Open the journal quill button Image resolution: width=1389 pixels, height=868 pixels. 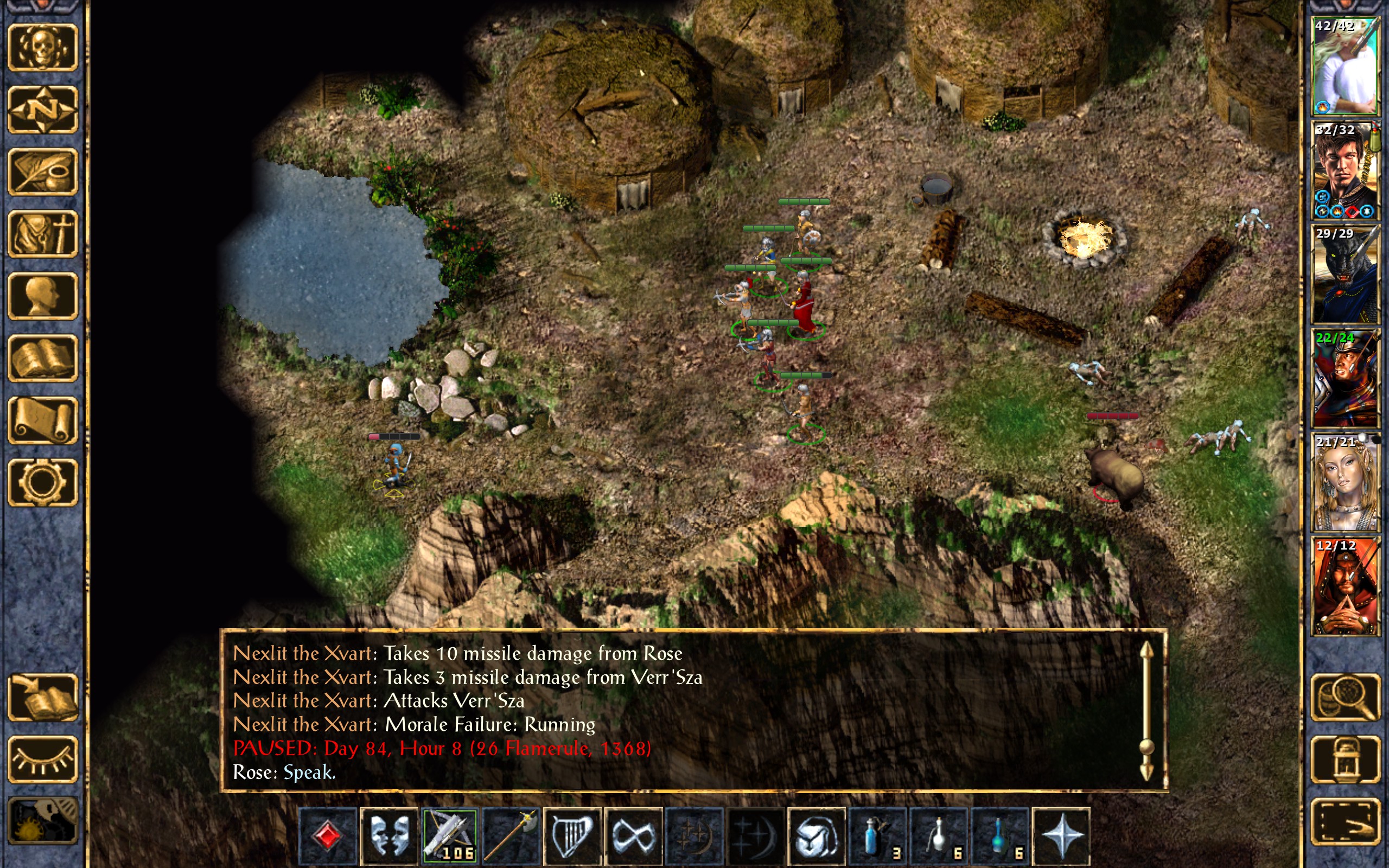(42, 171)
